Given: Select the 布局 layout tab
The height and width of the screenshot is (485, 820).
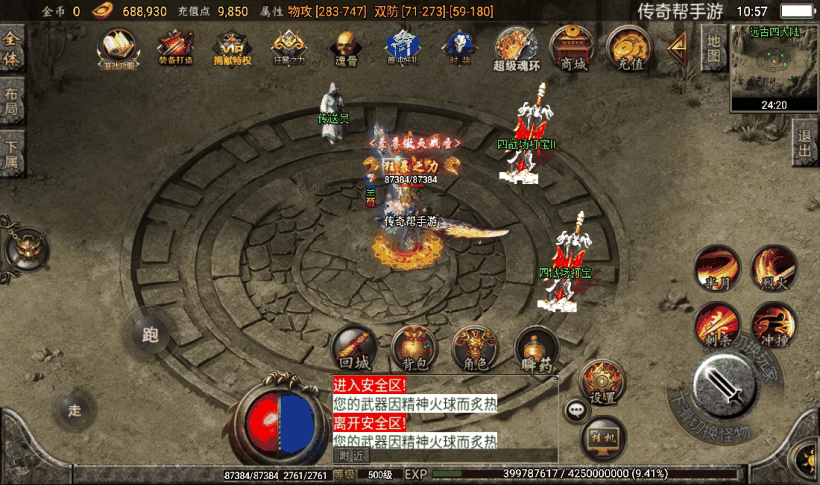Looking at the screenshot, I should tap(12, 101).
